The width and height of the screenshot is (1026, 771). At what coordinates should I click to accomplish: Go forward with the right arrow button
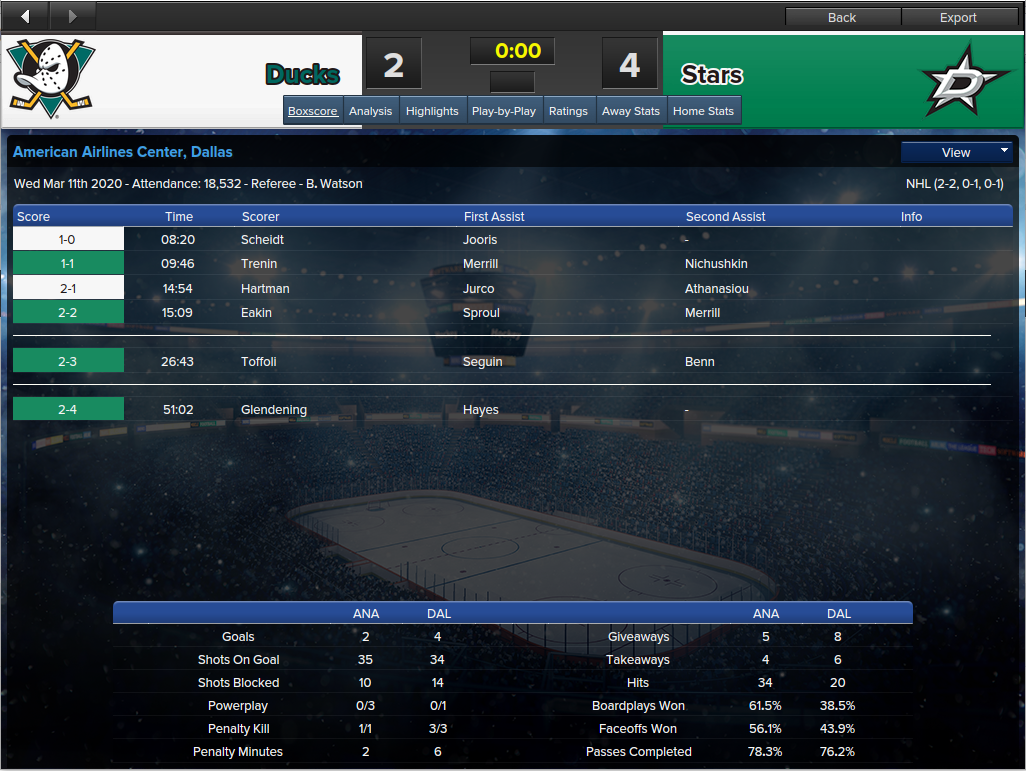pos(71,16)
